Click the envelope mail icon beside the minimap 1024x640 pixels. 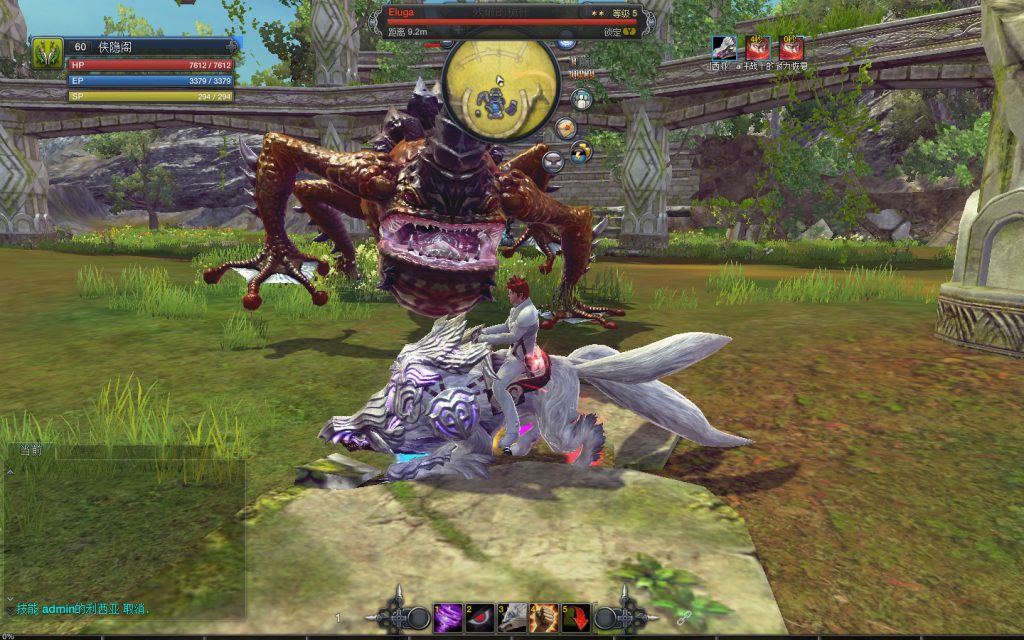point(566,128)
